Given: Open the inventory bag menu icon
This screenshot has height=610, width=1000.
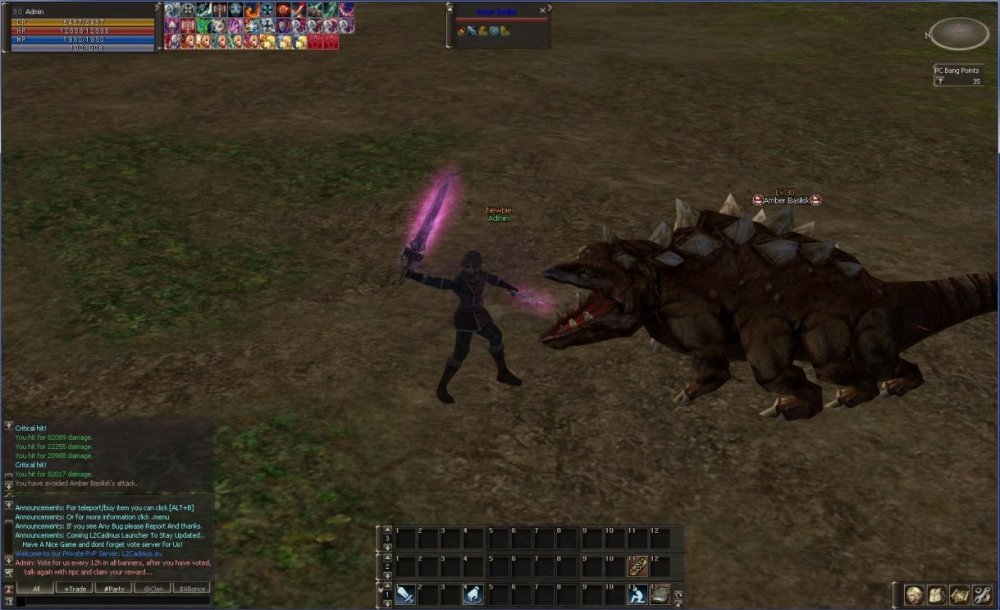Looking at the screenshot, I should click(x=937, y=595).
